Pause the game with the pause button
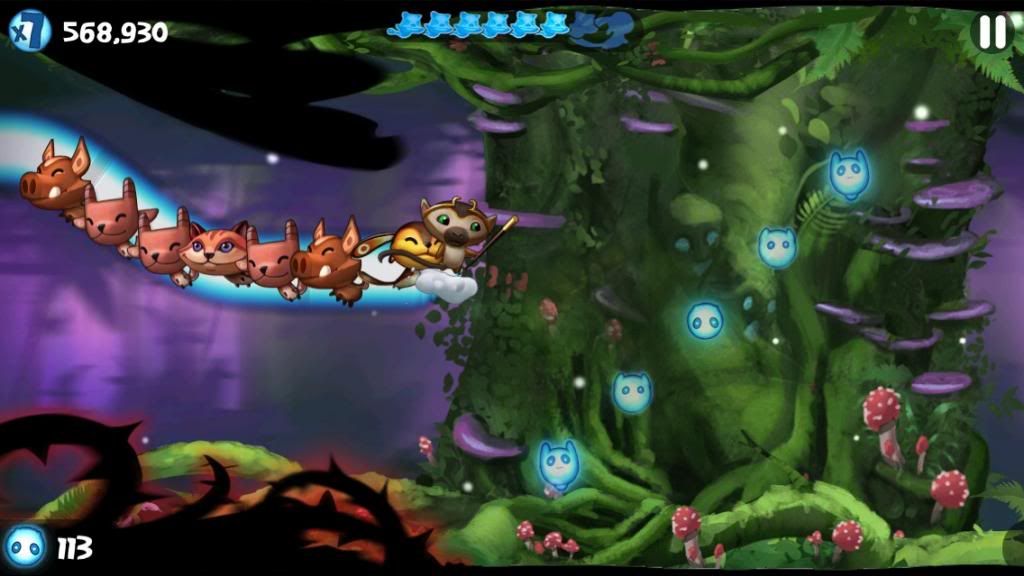Image resolution: width=1024 pixels, height=576 pixels. [x=991, y=32]
